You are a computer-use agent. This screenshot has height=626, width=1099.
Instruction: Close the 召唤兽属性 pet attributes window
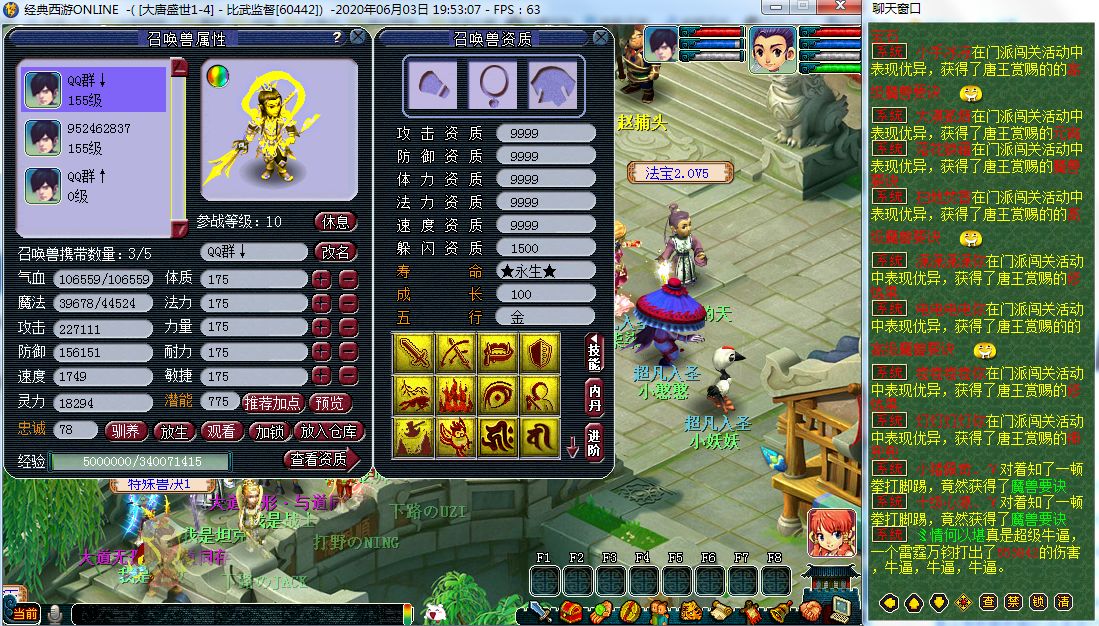point(357,38)
